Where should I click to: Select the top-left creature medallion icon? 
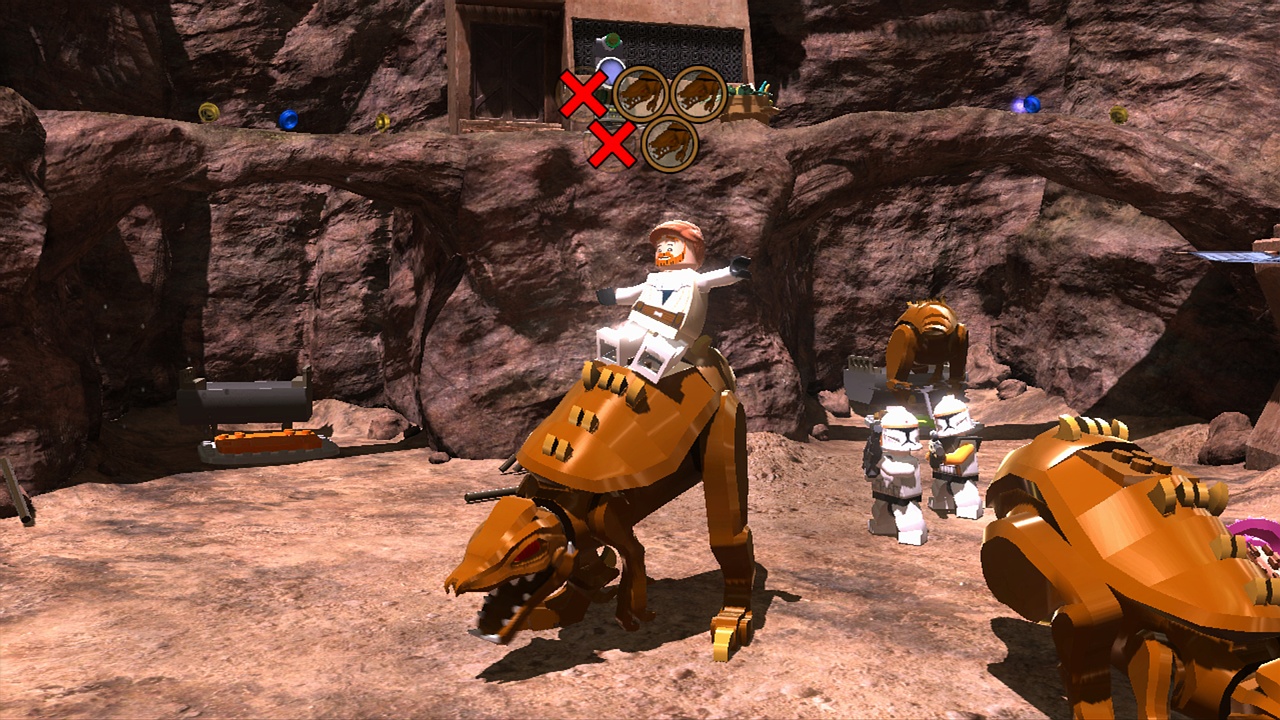[642, 91]
